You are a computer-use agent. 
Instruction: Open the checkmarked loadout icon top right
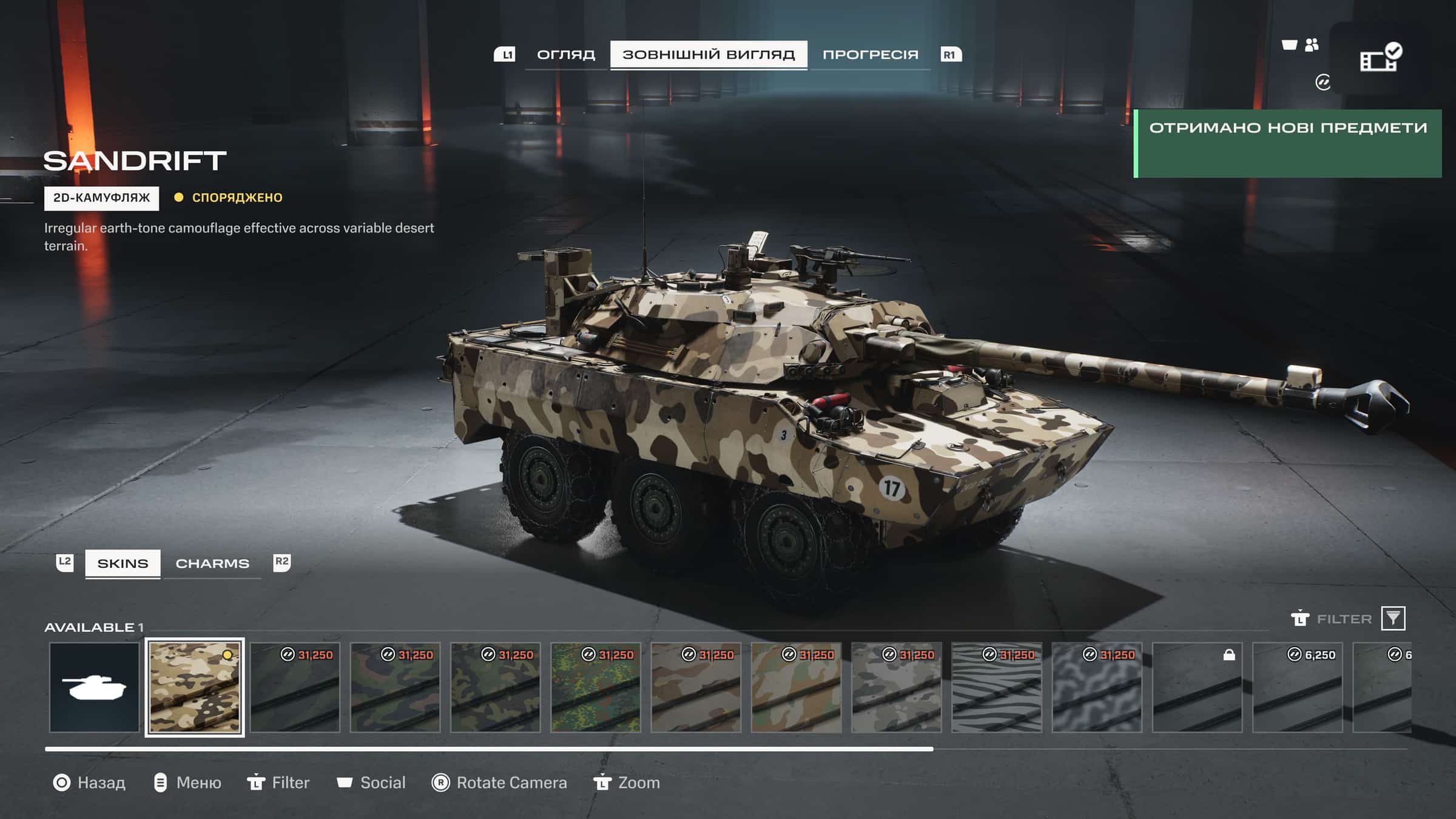[1380, 58]
